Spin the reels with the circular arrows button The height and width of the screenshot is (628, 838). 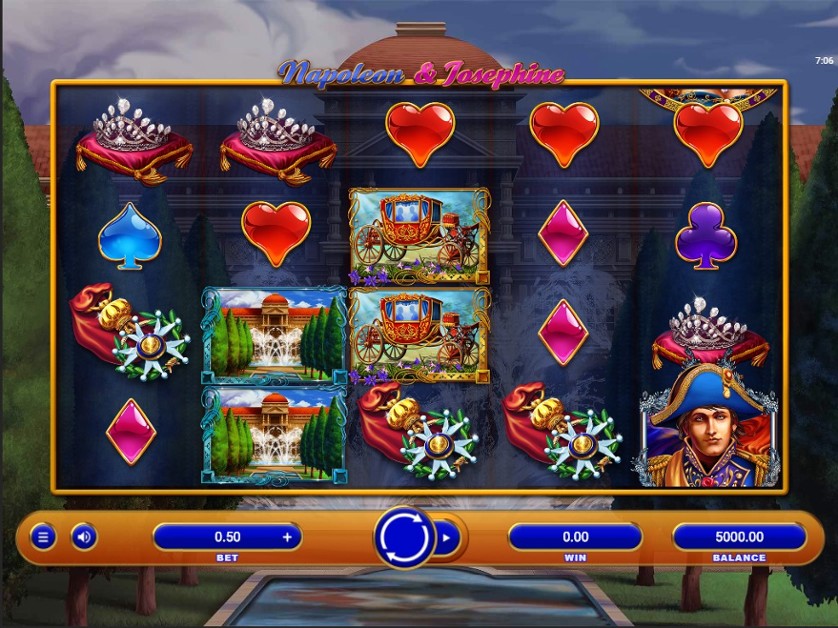[x=405, y=537]
